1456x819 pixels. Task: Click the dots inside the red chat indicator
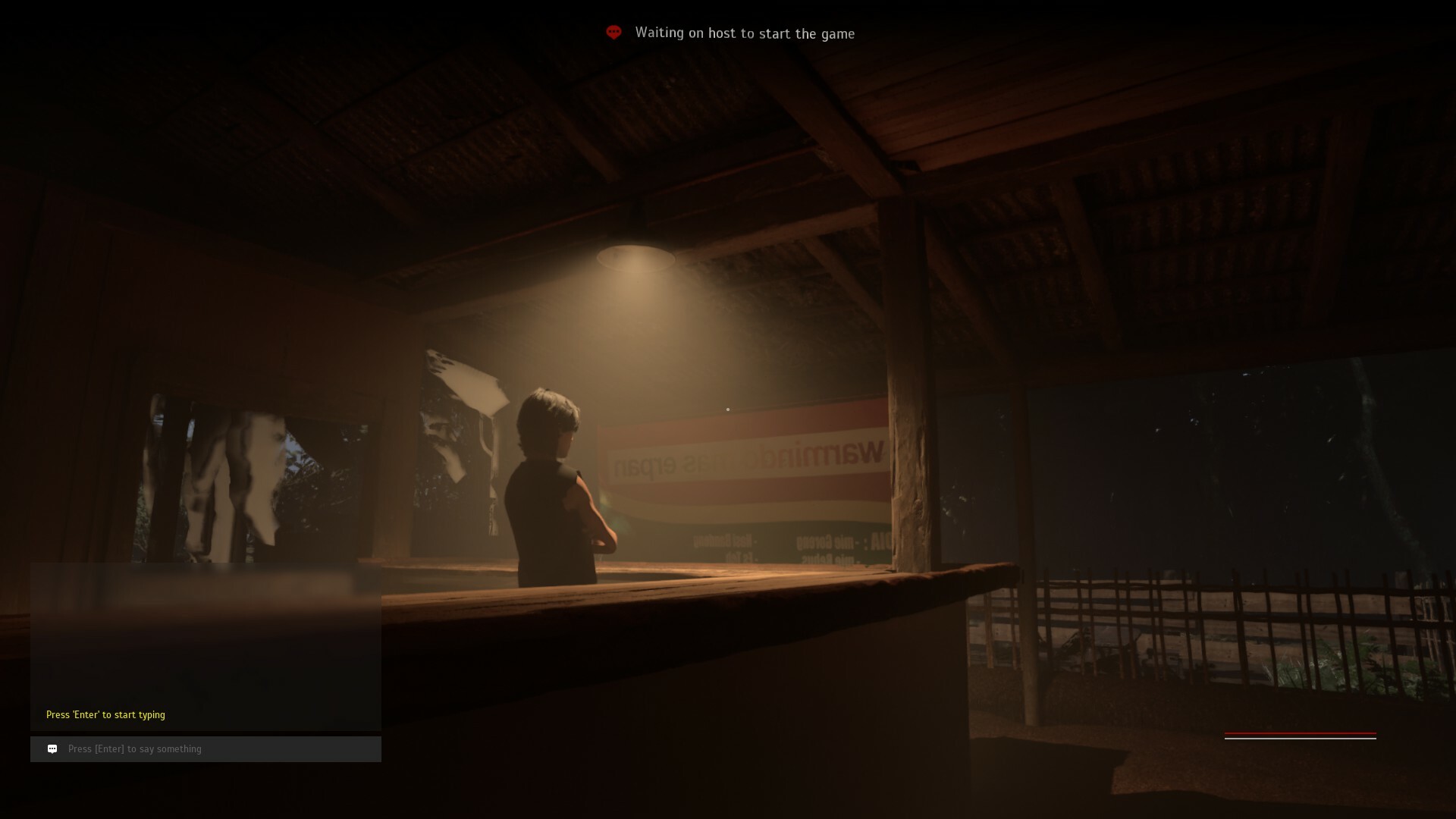click(x=614, y=33)
